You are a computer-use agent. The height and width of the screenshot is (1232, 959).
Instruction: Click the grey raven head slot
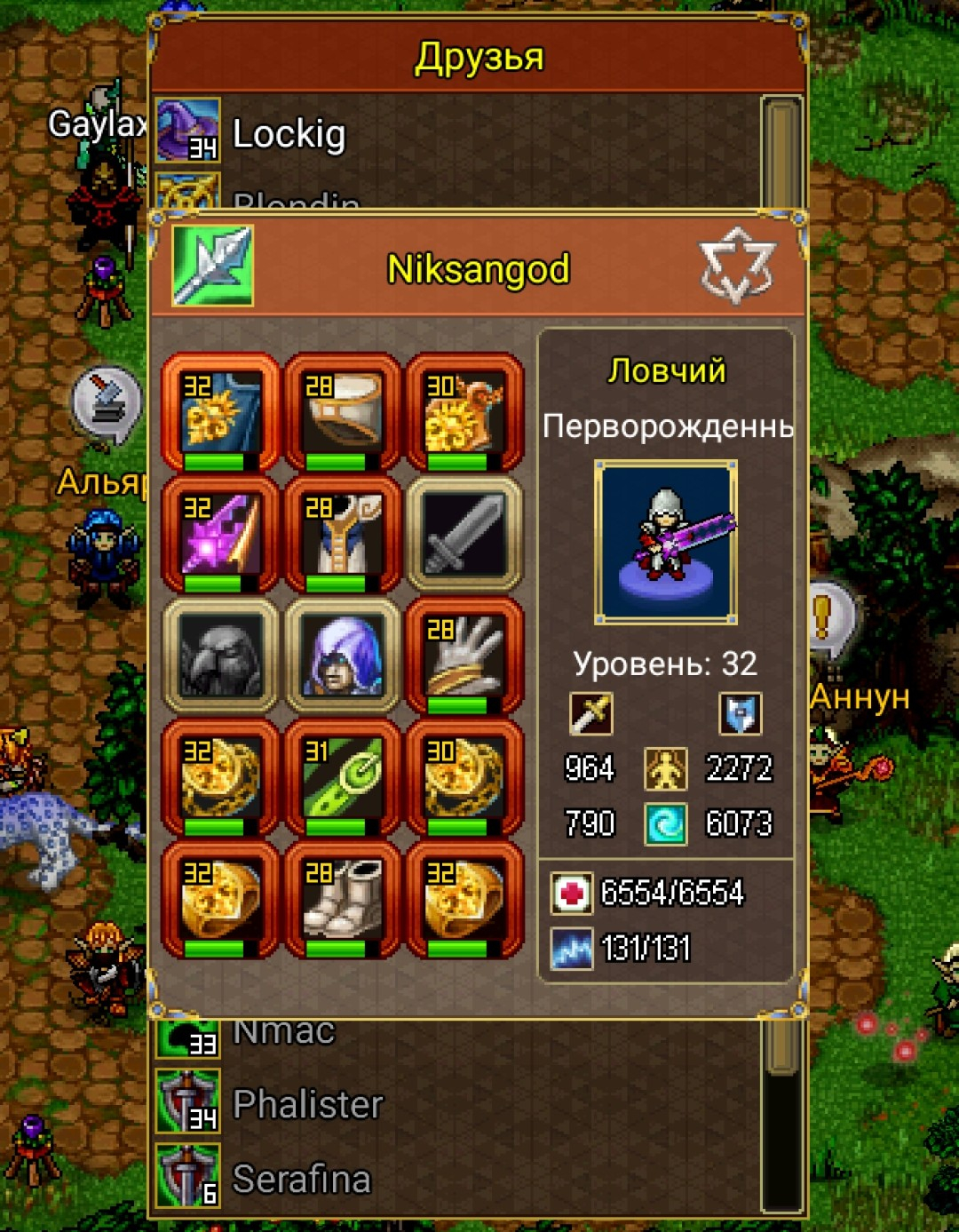point(220,657)
